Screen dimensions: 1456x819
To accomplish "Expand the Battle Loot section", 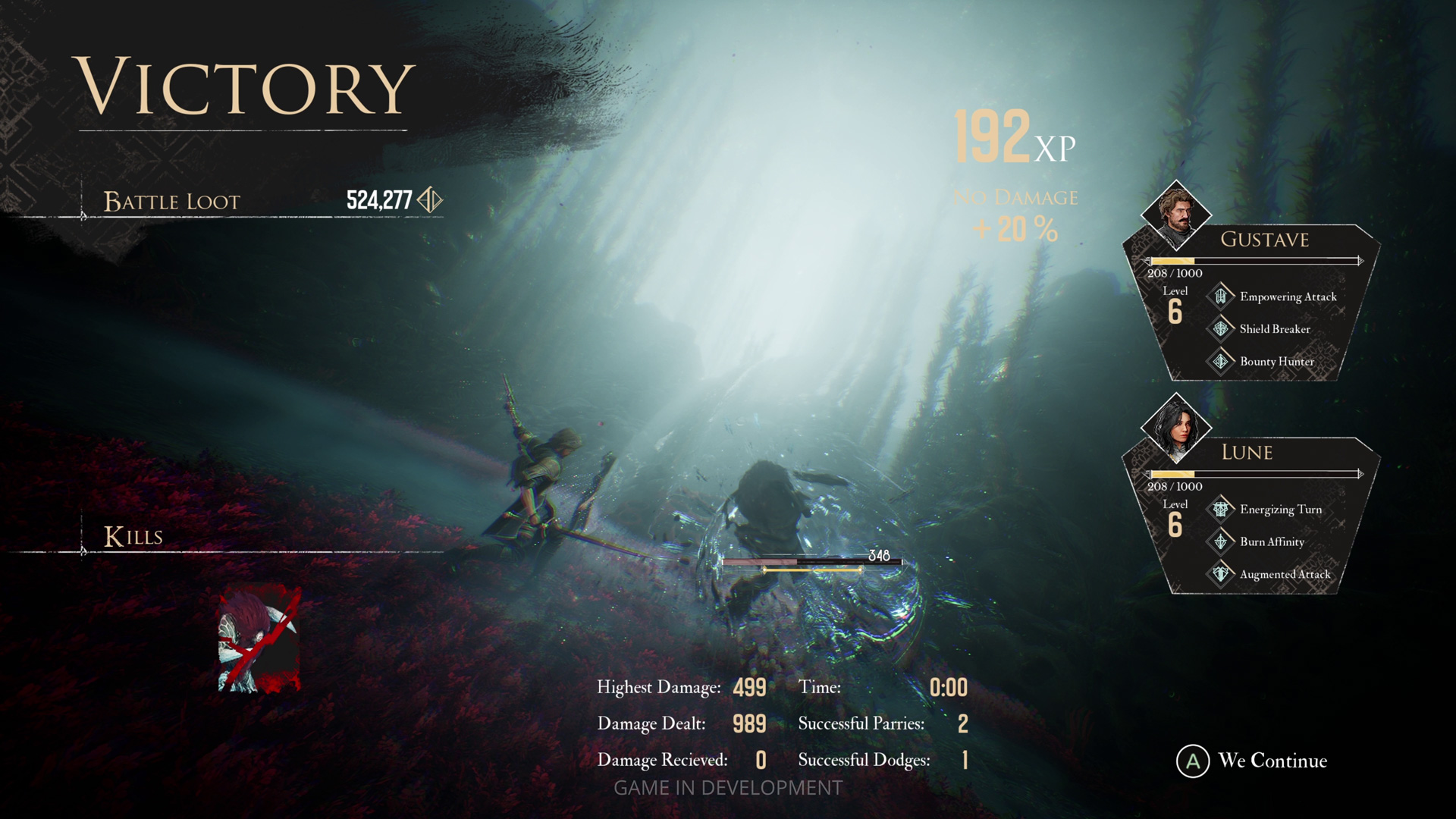I will click(171, 201).
